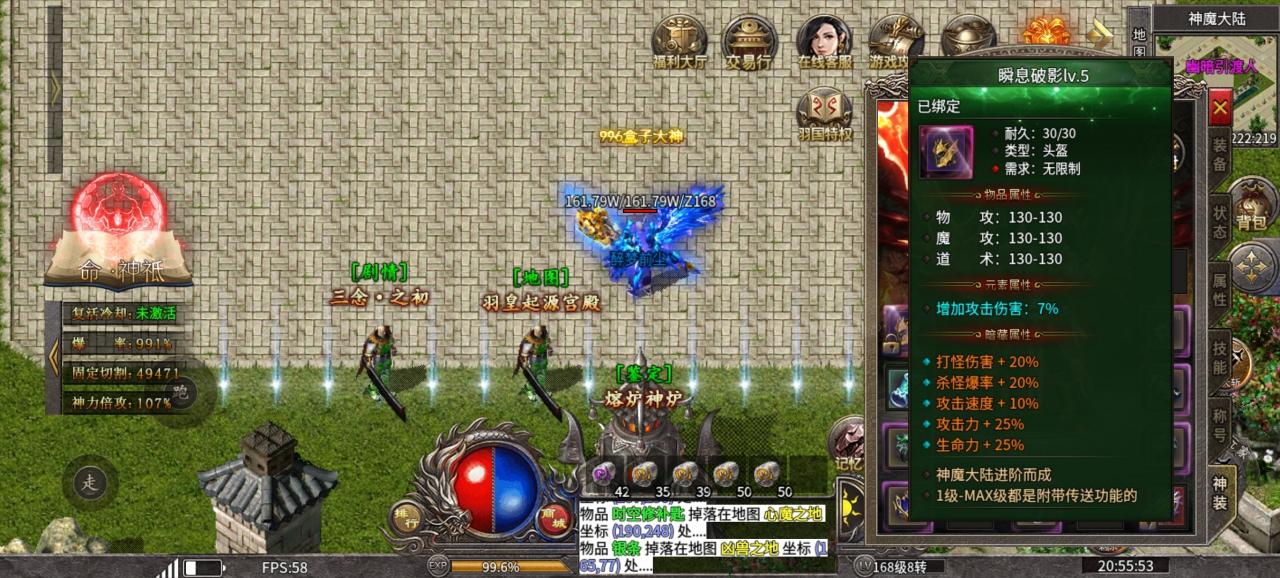Toggle the 走 walk mode button
The image size is (1280, 578).
pyautogui.click(x=91, y=483)
